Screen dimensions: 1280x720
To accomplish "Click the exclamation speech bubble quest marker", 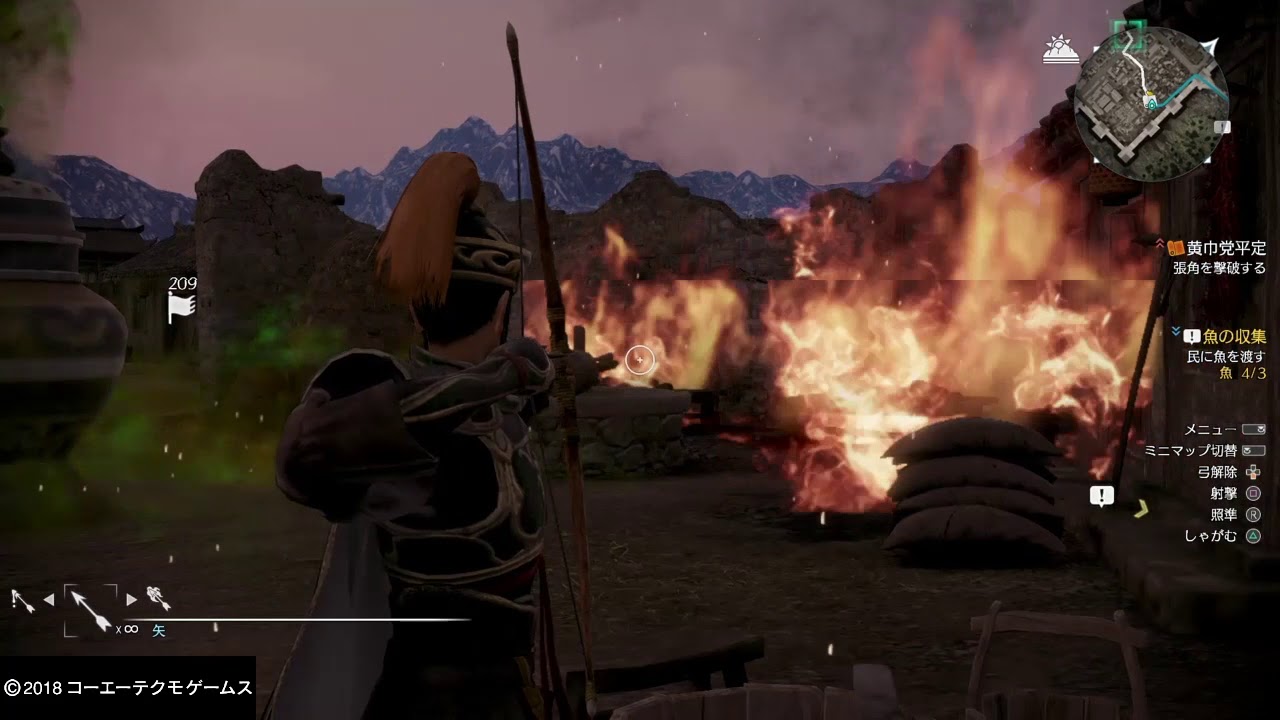I will [x=1101, y=495].
